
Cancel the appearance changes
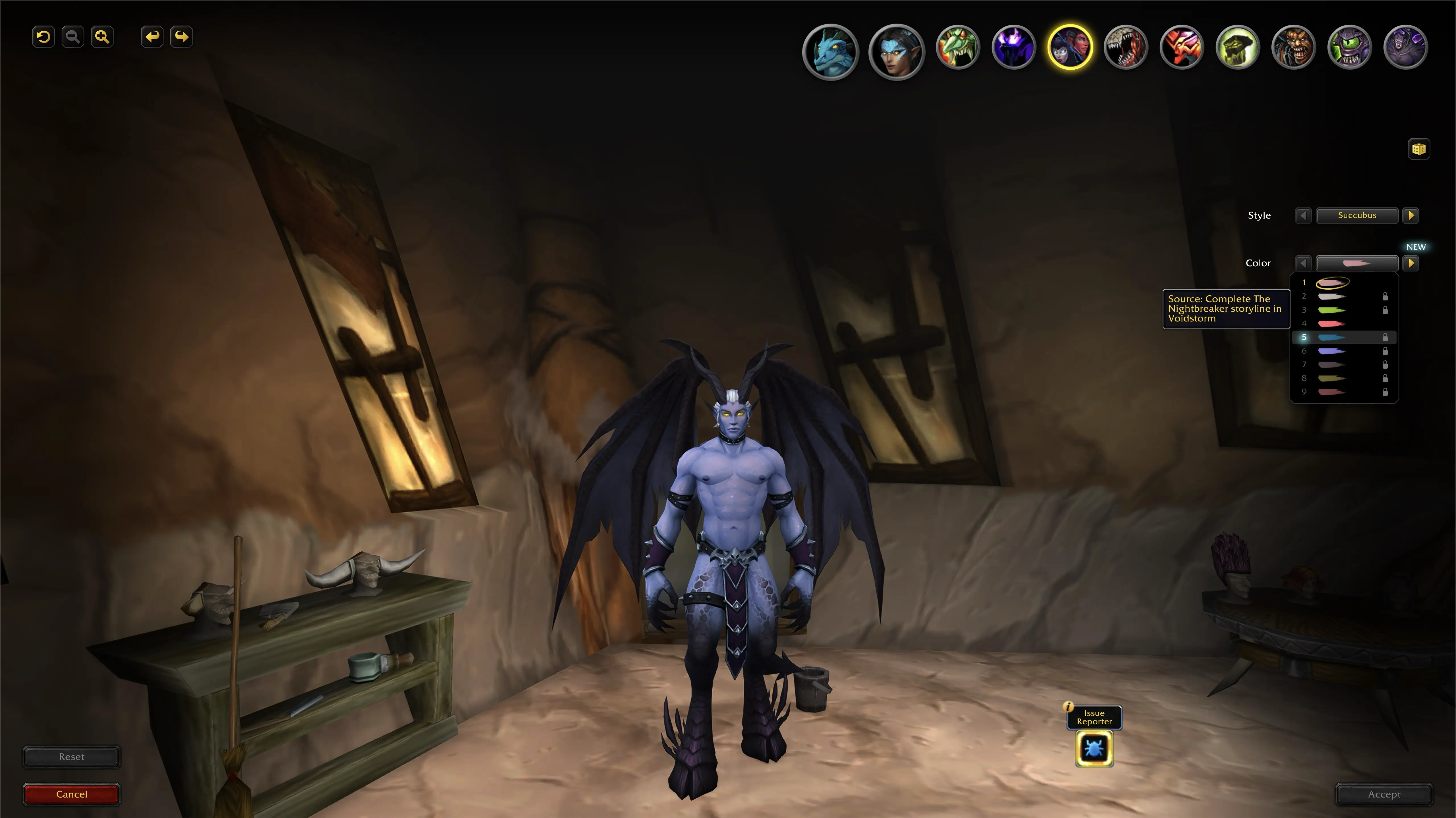72,794
